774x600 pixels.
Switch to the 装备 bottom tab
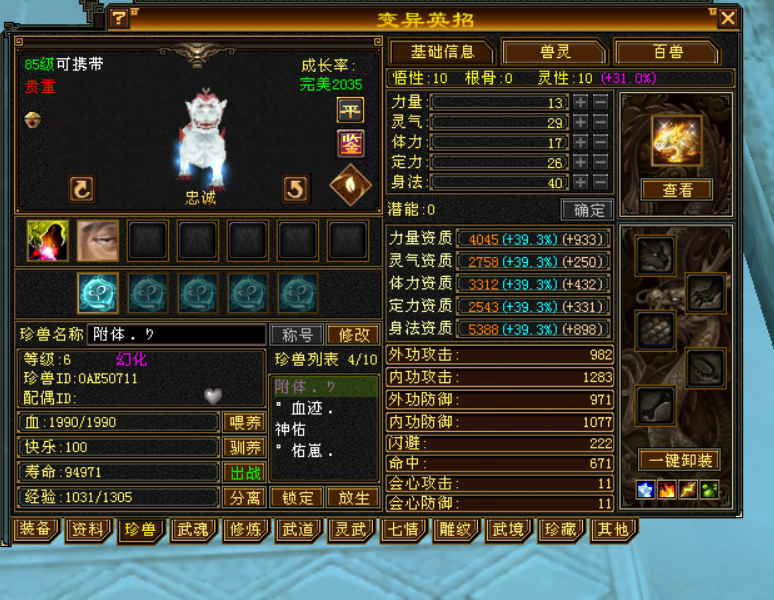pos(35,529)
